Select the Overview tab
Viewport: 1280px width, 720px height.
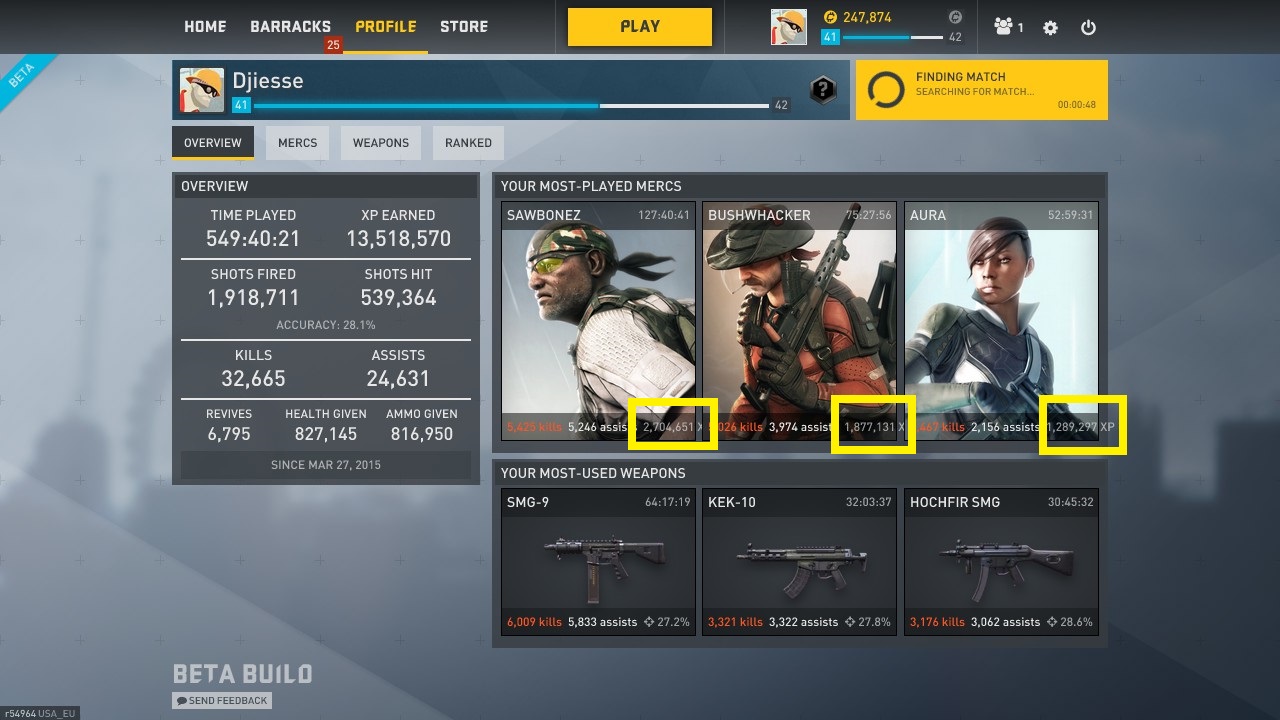tap(213, 143)
